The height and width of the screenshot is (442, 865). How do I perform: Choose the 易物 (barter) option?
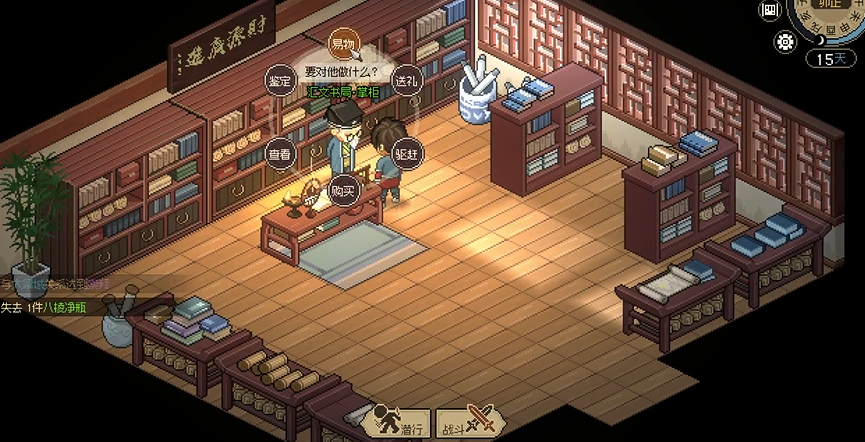pos(343,44)
